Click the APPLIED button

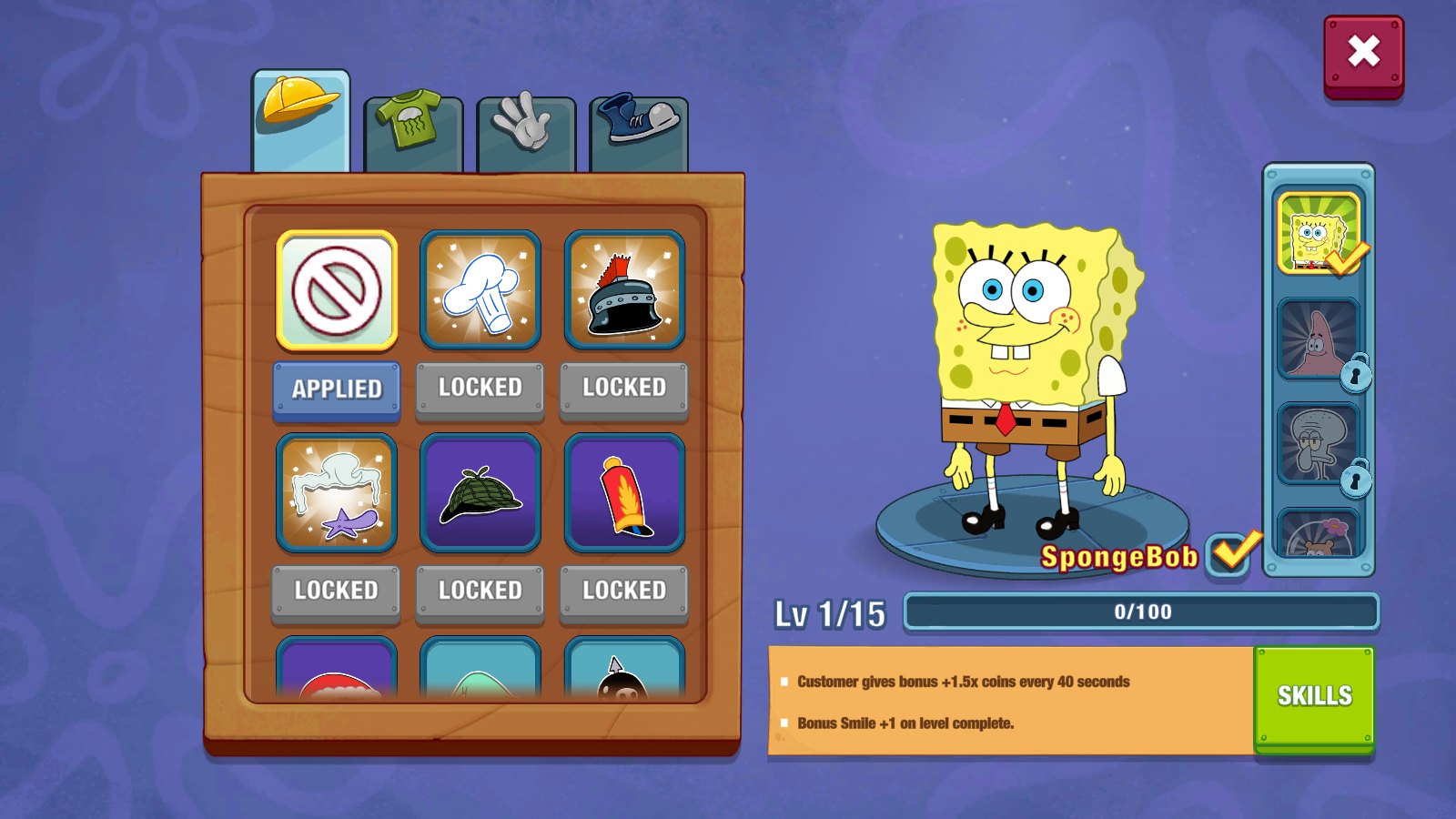click(337, 389)
